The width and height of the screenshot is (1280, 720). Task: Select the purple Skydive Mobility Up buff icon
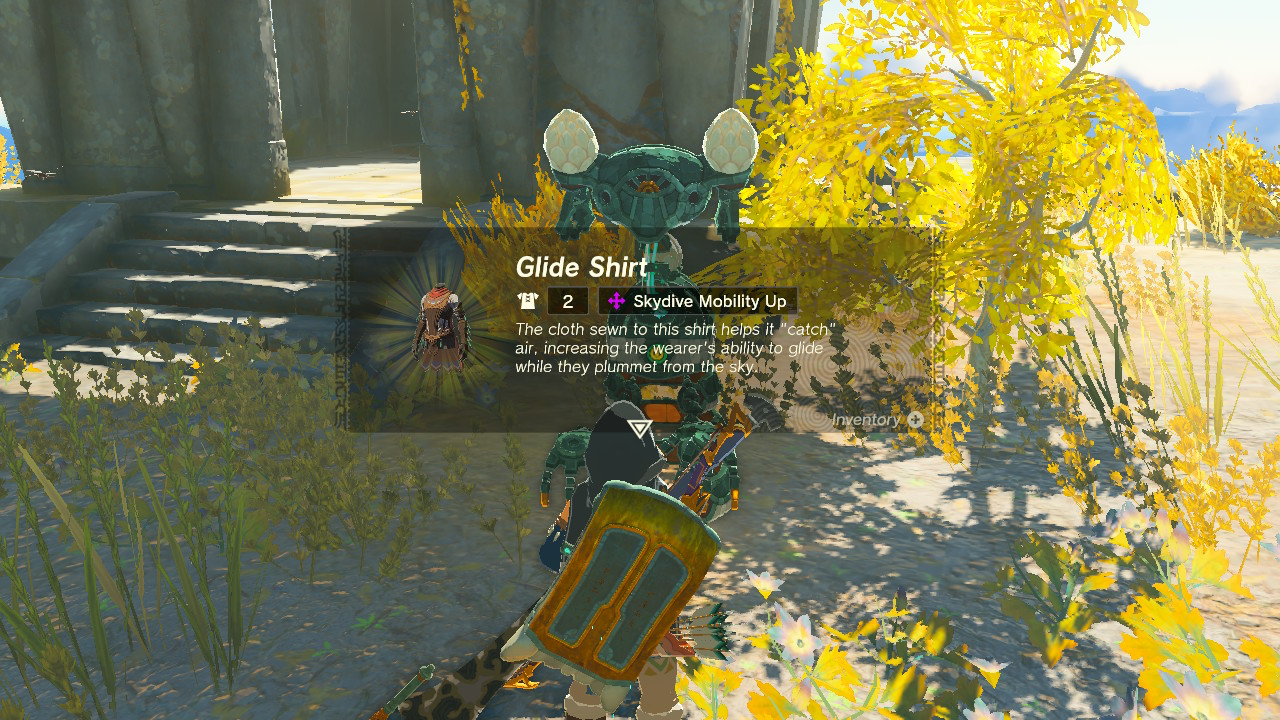(618, 300)
